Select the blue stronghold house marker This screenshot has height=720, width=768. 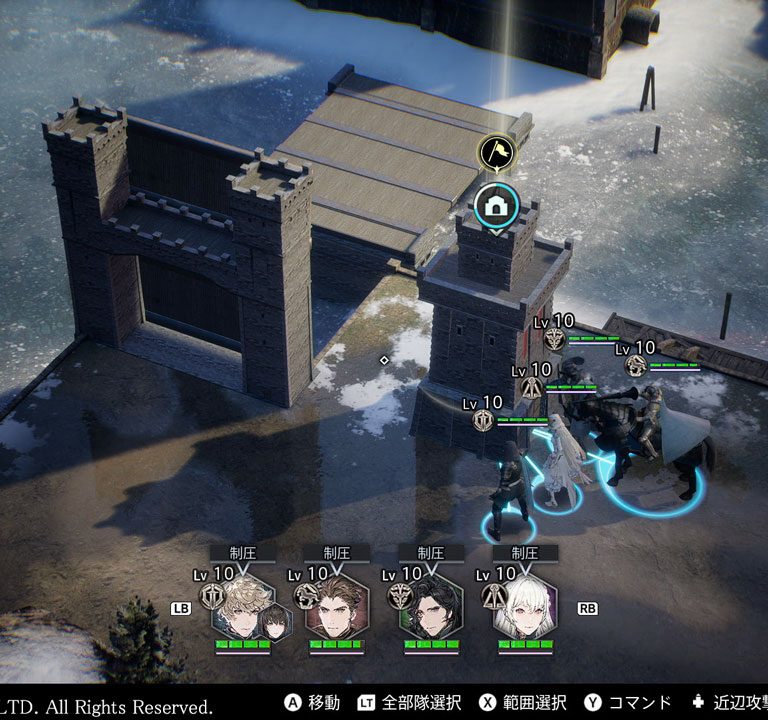click(494, 206)
